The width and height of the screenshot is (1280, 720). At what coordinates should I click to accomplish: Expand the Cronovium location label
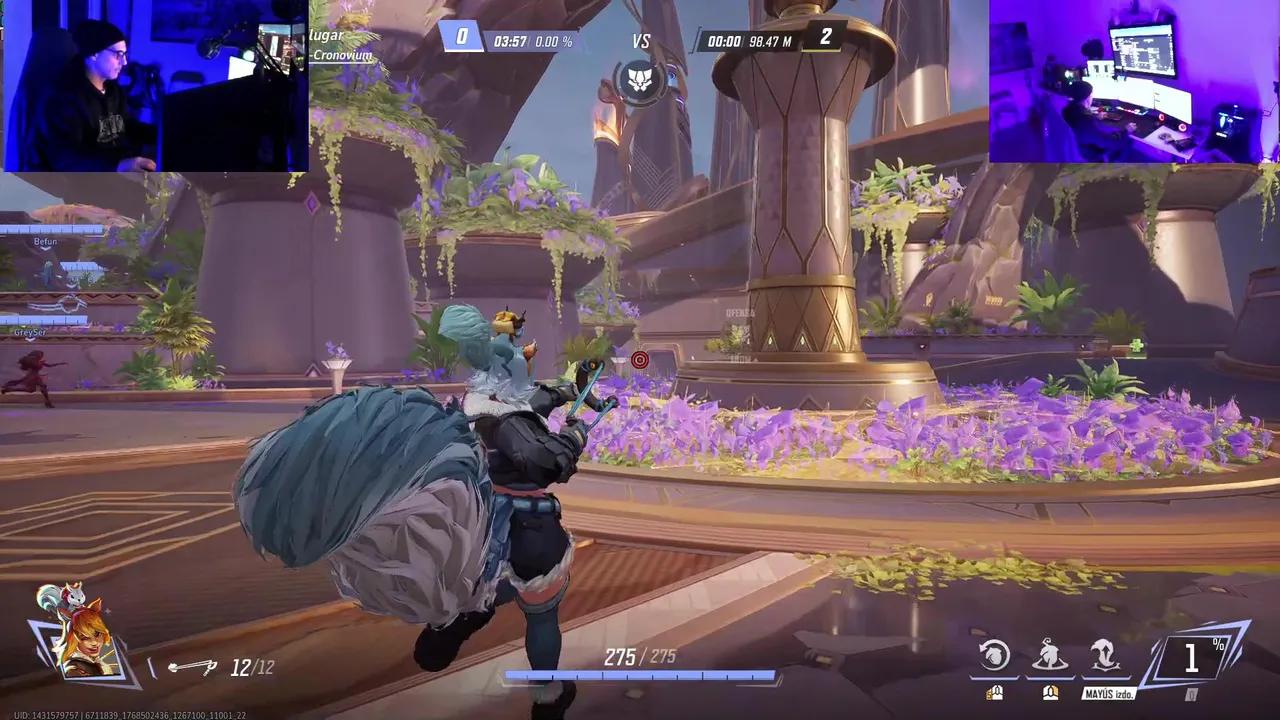point(343,56)
